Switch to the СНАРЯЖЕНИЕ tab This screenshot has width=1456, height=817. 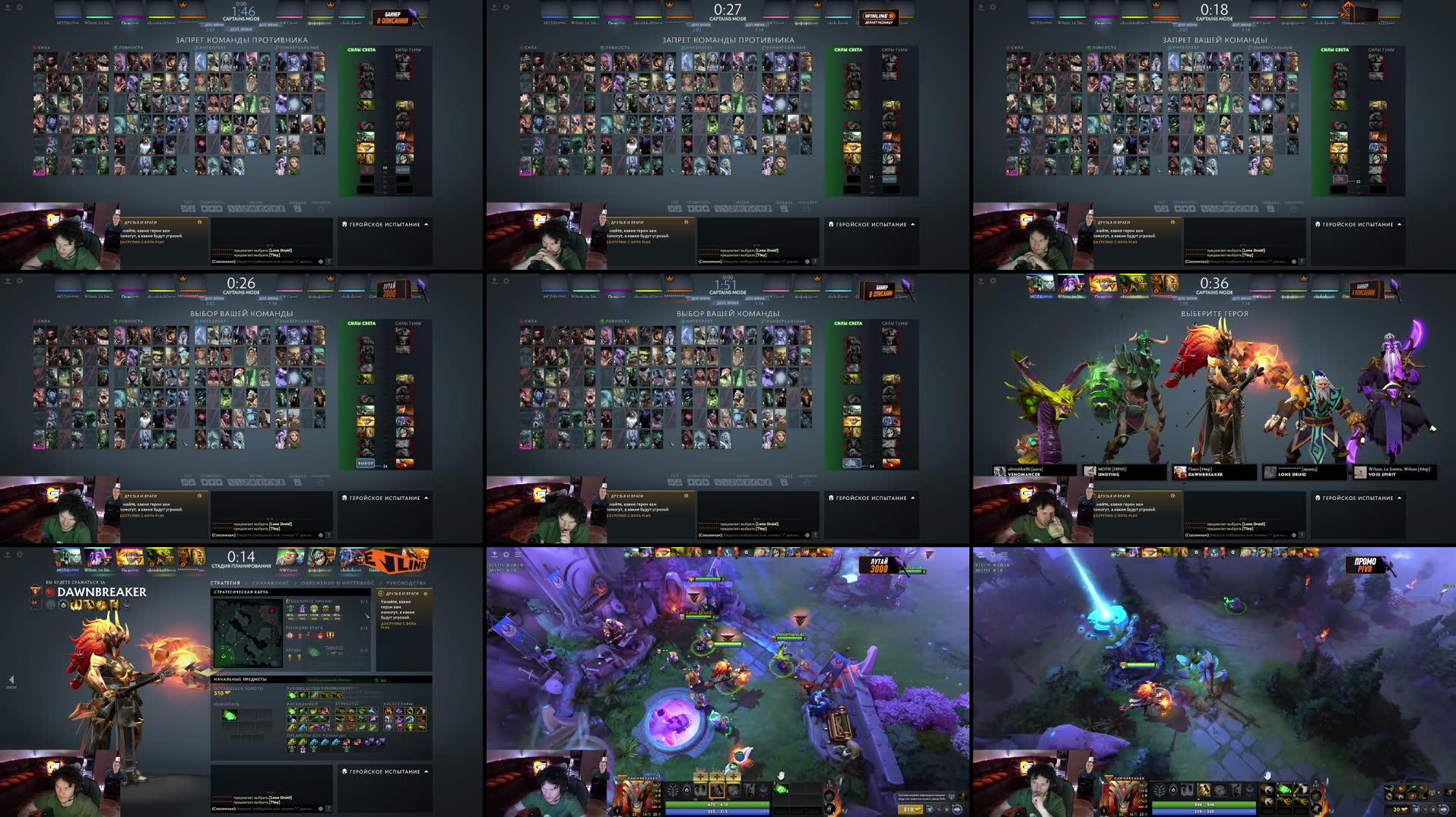coord(270,583)
